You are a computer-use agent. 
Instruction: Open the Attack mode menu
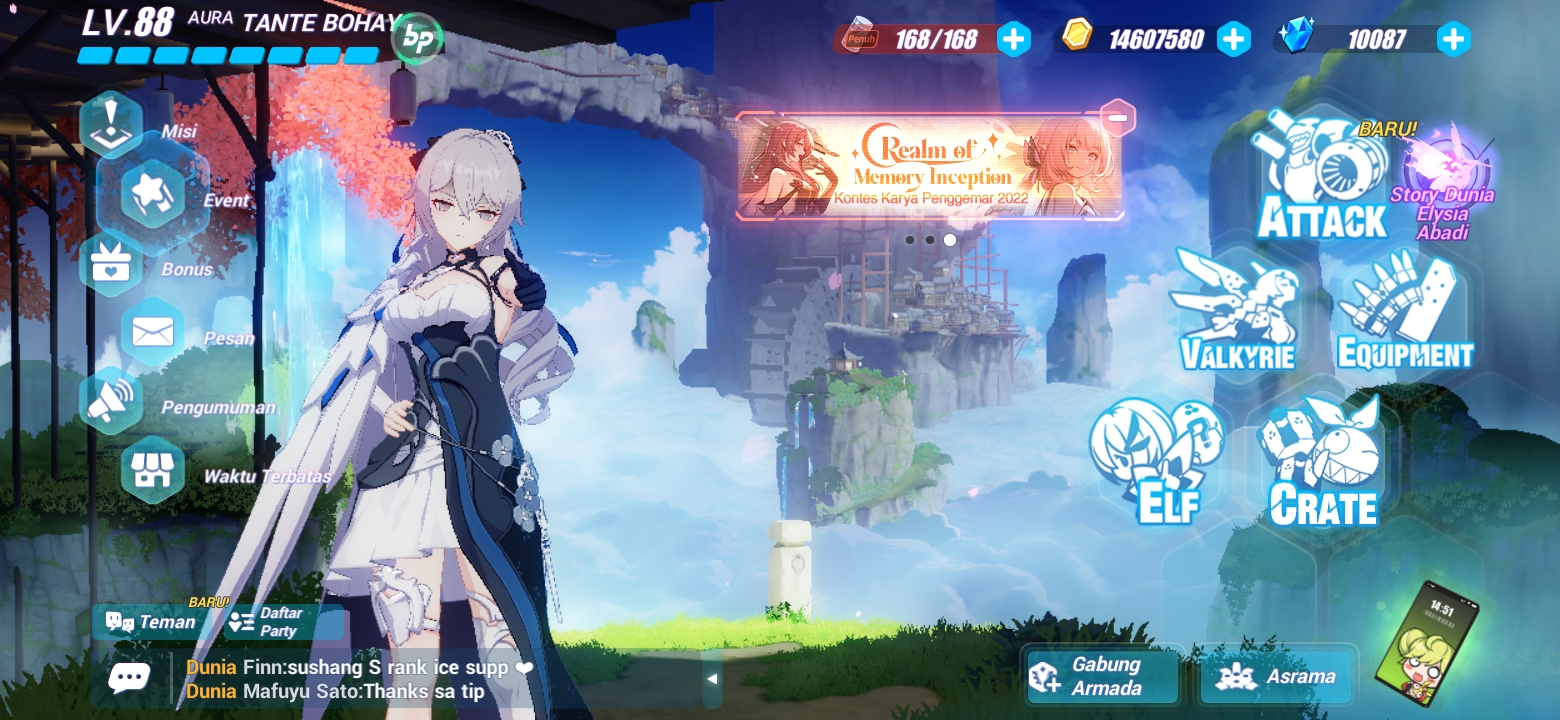(1320, 175)
